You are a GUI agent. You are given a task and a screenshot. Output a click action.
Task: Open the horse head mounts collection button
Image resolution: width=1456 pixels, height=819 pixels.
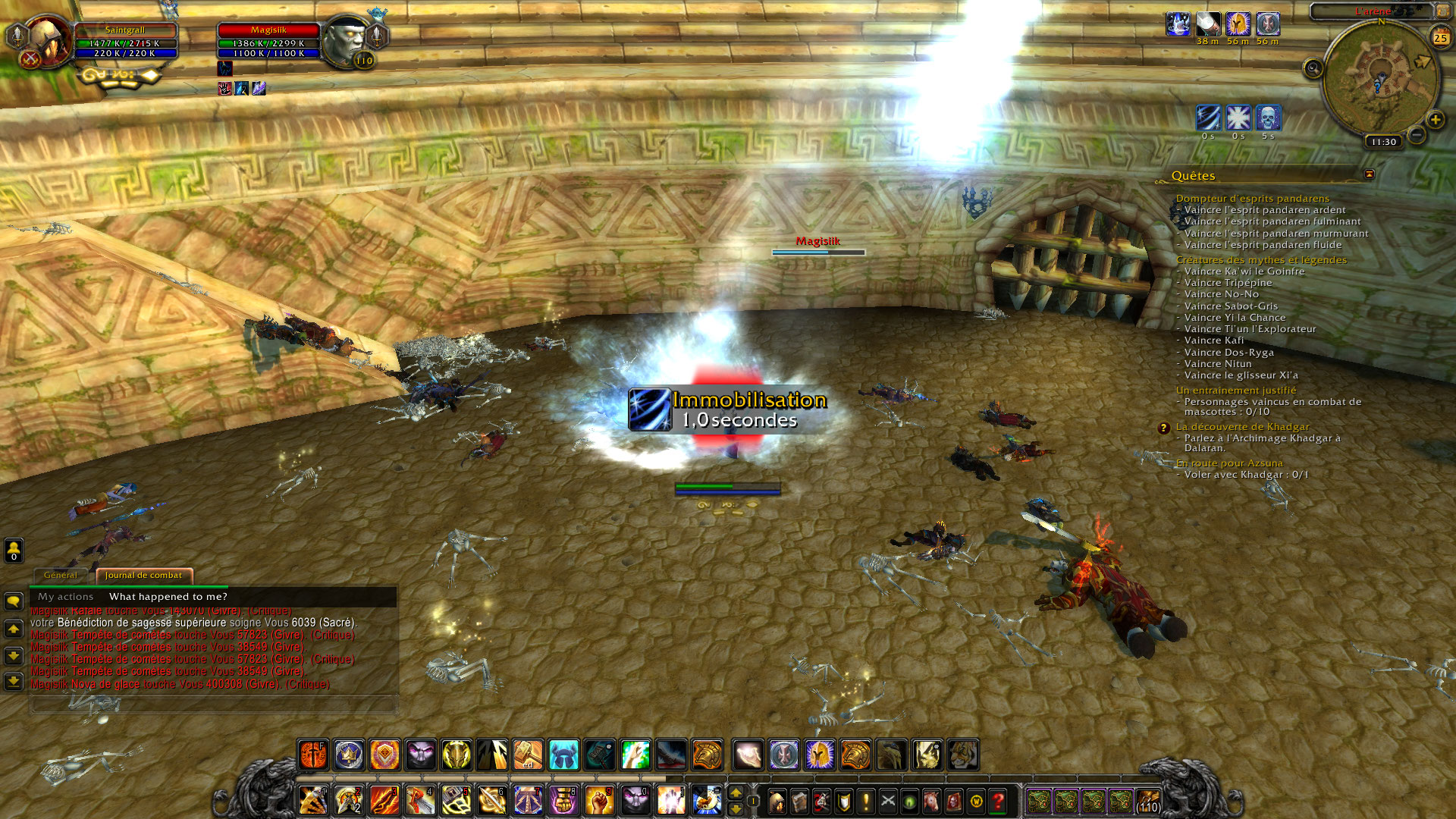click(931, 801)
